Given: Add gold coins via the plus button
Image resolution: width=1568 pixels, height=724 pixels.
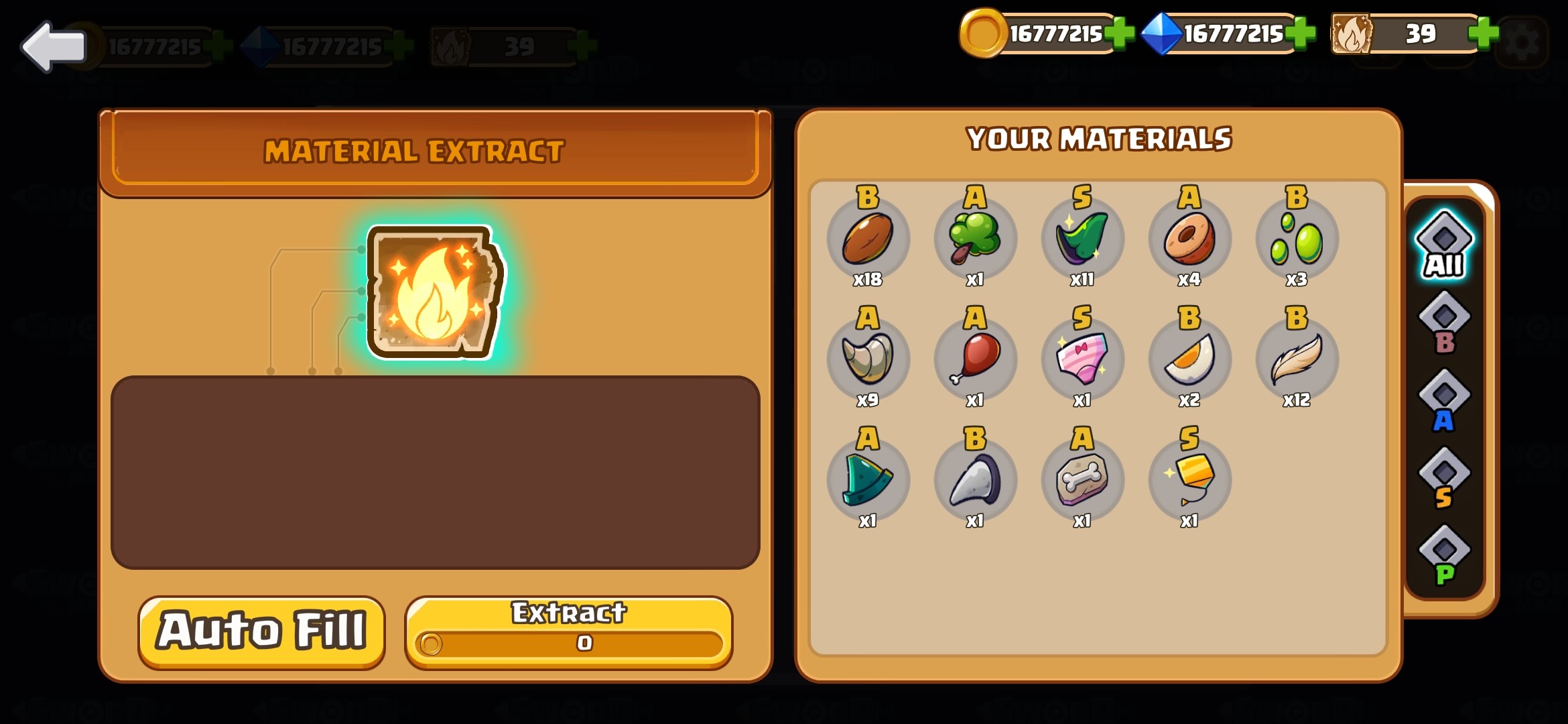Looking at the screenshot, I should (x=1118, y=34).
